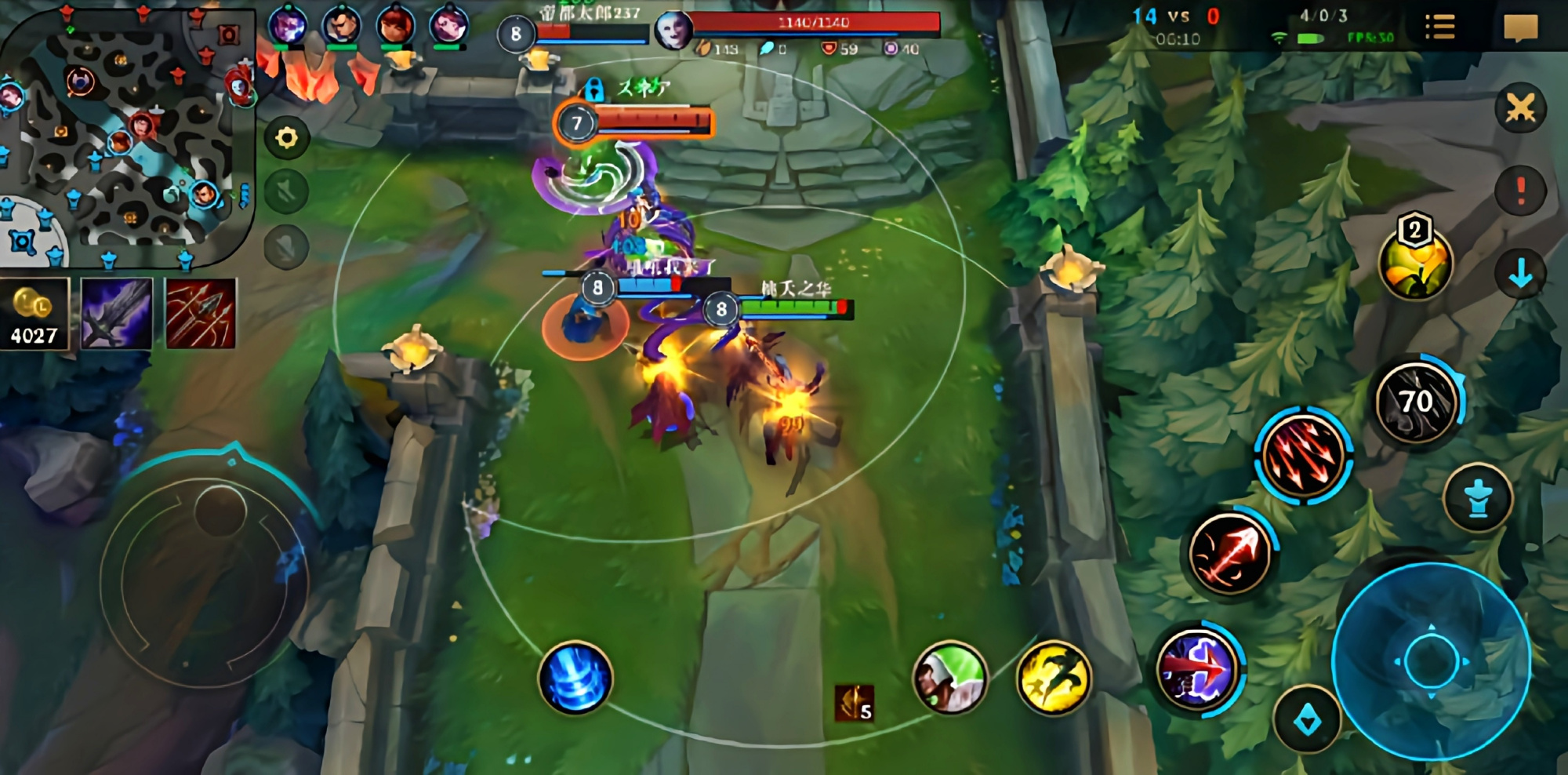
Task: Buy the recommended dark sword item
Action: (117, 314)
